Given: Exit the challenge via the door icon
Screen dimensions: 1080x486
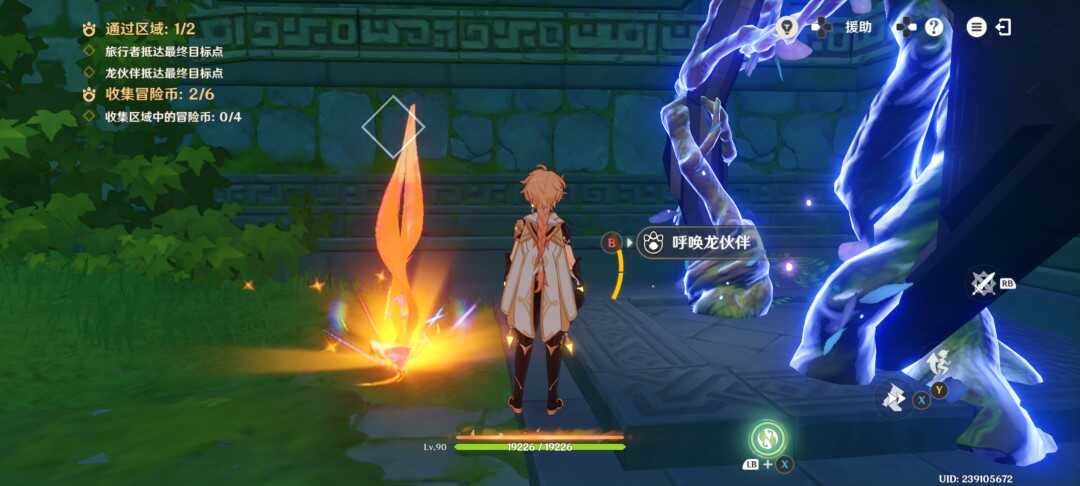Looking at the screenshot, I should click(x=1003, y=27).
